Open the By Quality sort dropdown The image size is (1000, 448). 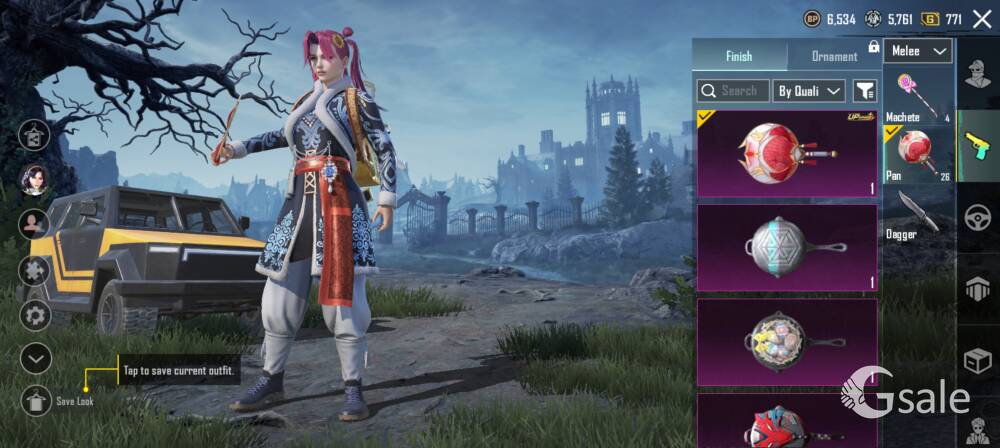(x=810, y=91)
